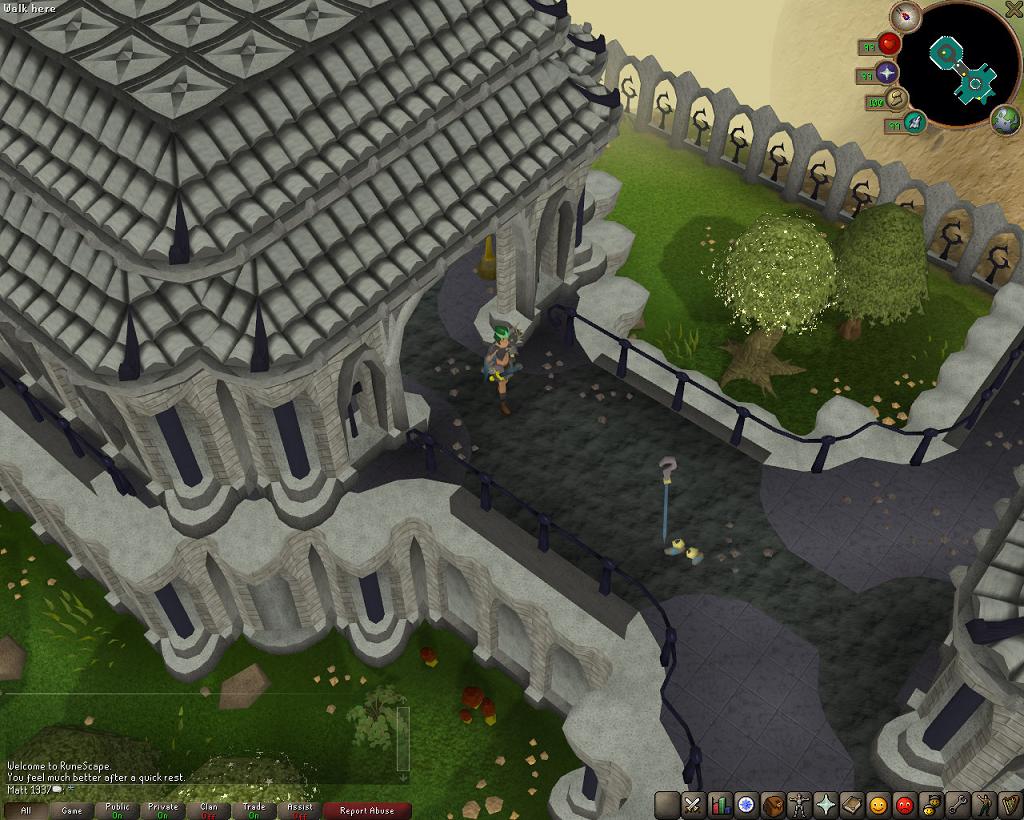Show the All chat tab
Image resolution: width=1024 pixels, height=820 pixels.
coord(25,810)
